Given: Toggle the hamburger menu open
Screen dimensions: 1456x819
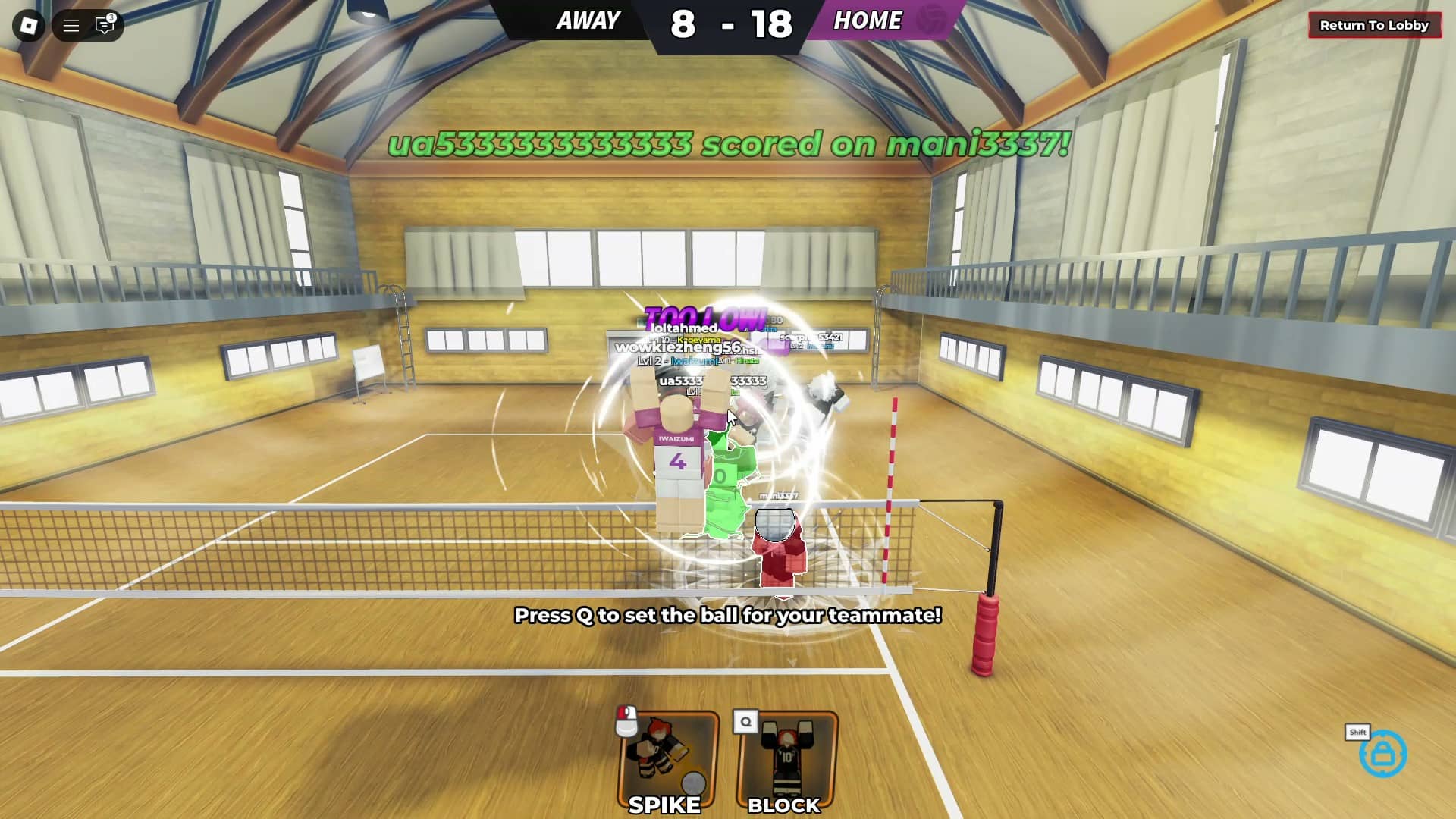Looking at the screenshot, I should point(71,26).
